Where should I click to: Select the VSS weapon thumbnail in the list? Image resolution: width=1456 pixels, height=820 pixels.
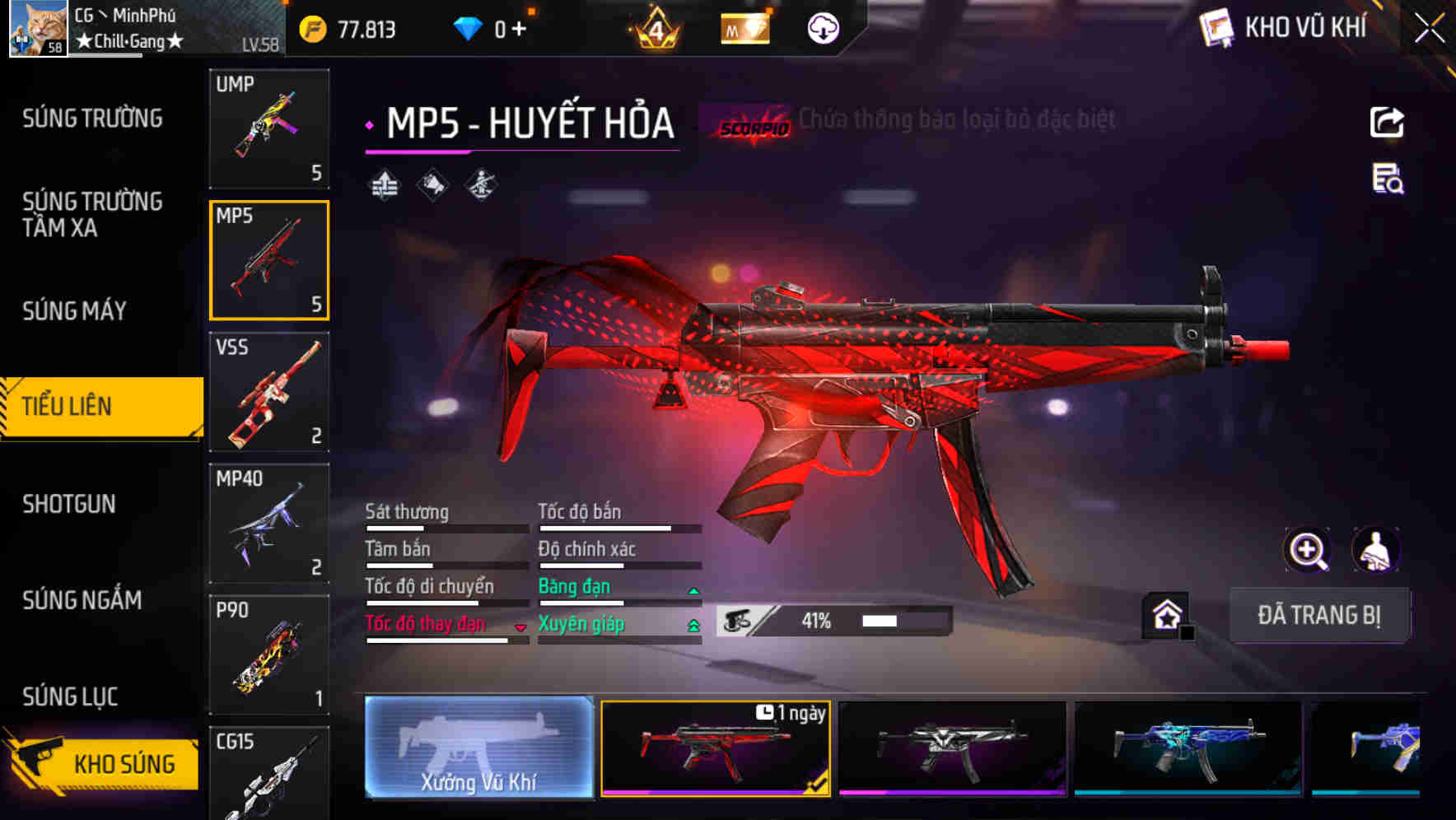268,393
